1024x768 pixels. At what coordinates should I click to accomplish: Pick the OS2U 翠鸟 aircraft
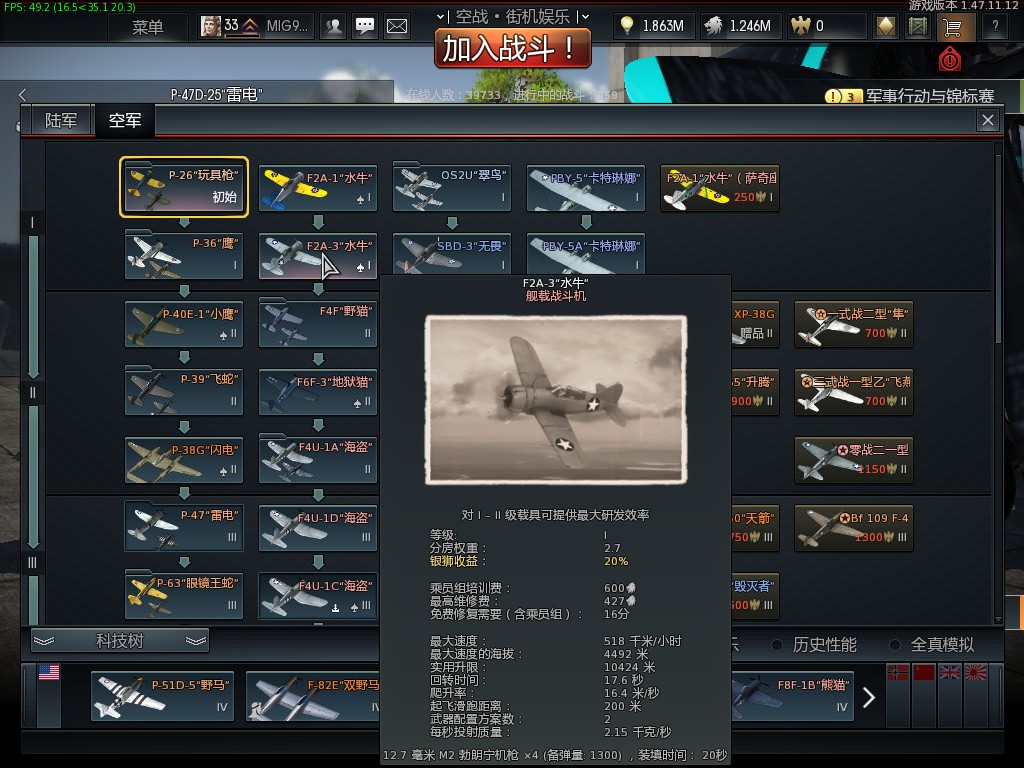pyautogui.click(x=452, y=187)
